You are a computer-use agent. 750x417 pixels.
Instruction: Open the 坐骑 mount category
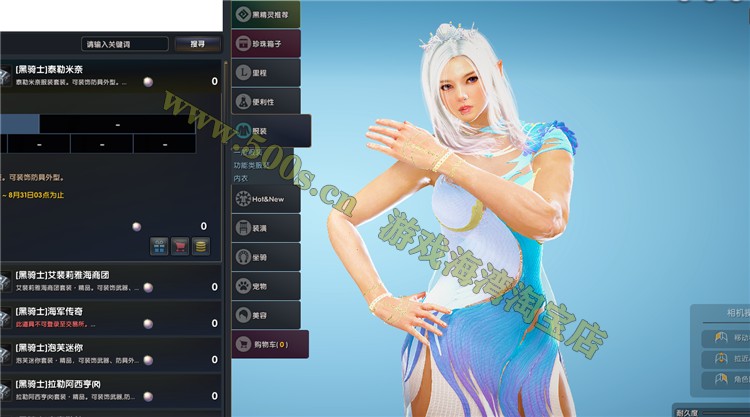click(267, 257)
